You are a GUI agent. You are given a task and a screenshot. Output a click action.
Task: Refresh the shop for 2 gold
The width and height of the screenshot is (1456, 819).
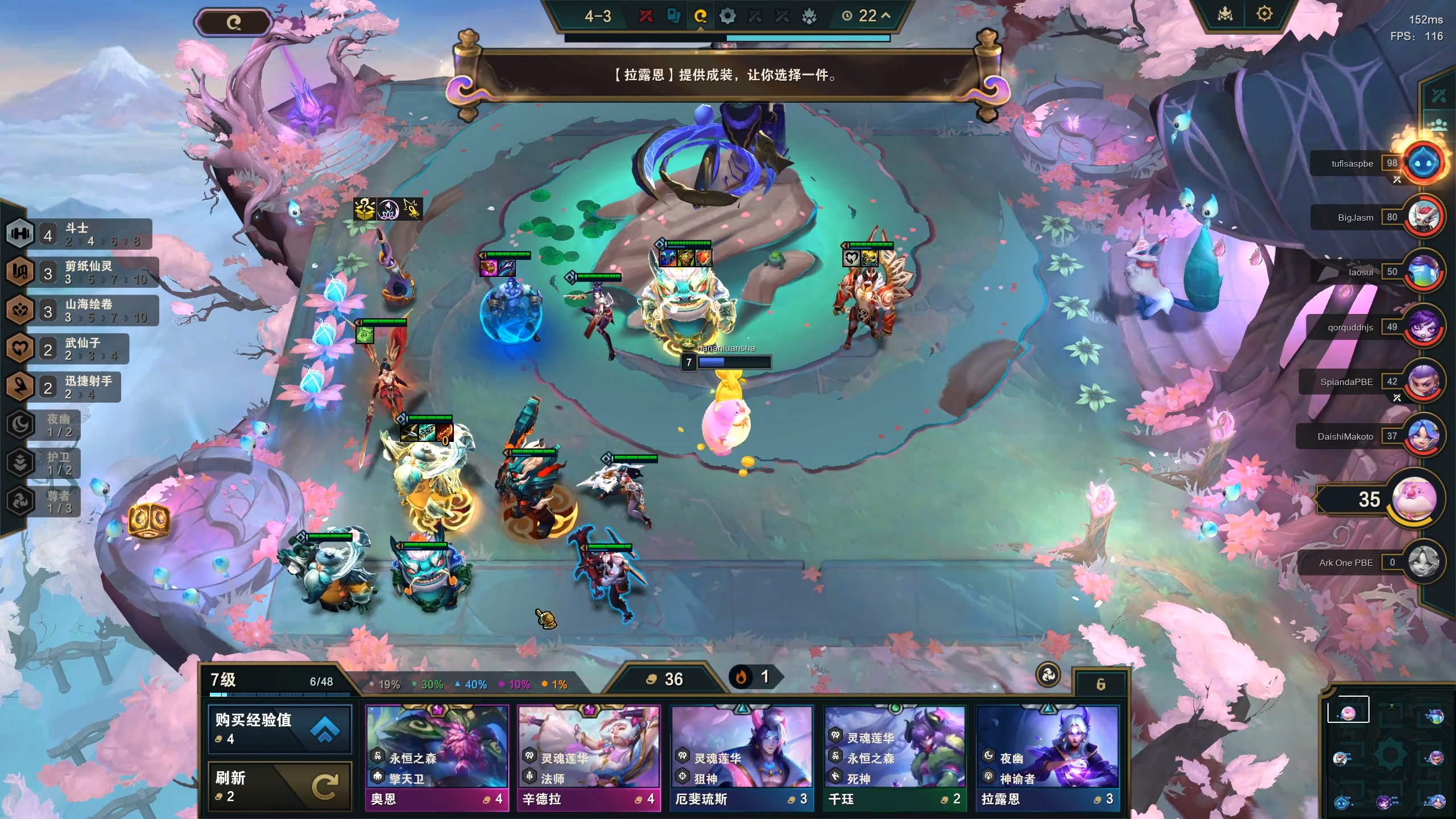pos(280,786)
